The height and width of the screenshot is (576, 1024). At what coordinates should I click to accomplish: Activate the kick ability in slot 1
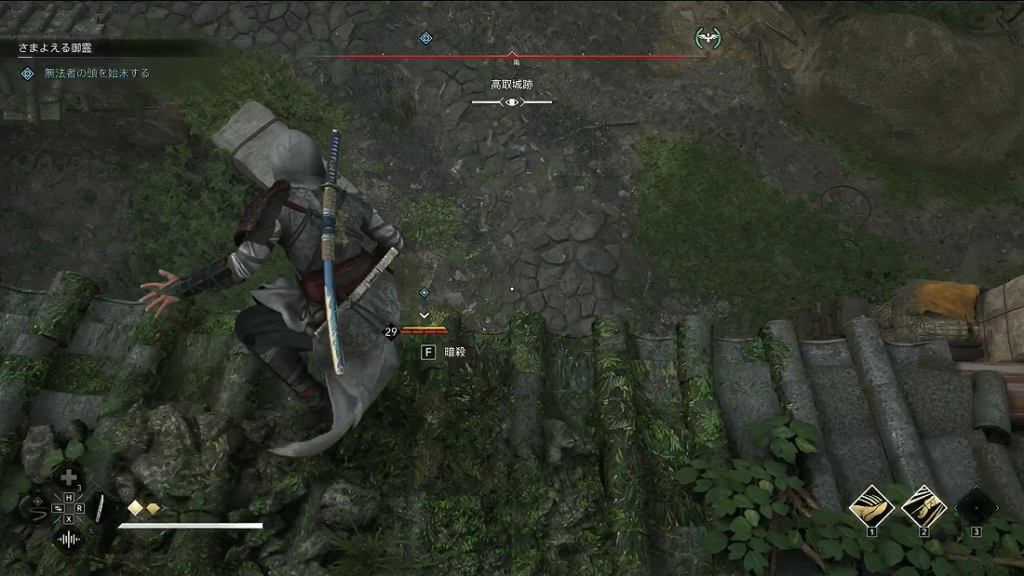click(x=871, y=506)
